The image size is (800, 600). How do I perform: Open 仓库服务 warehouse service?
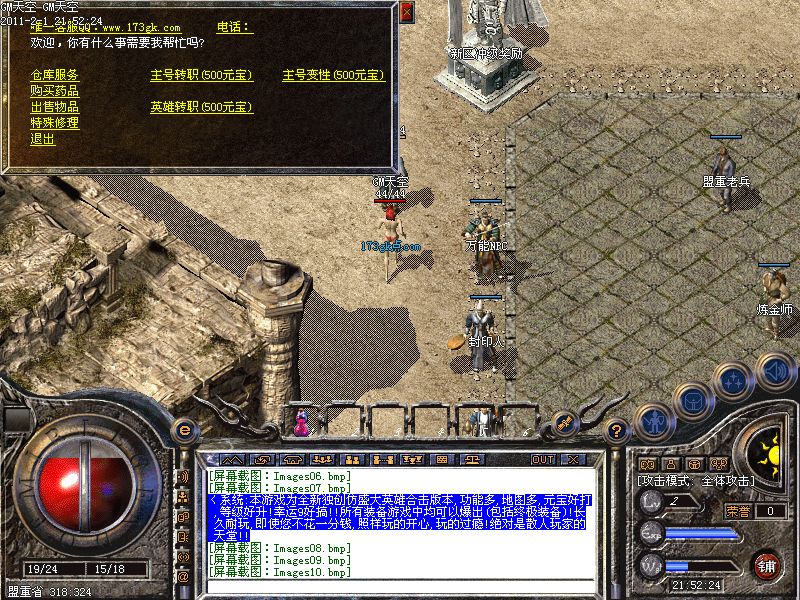(54, 75)
